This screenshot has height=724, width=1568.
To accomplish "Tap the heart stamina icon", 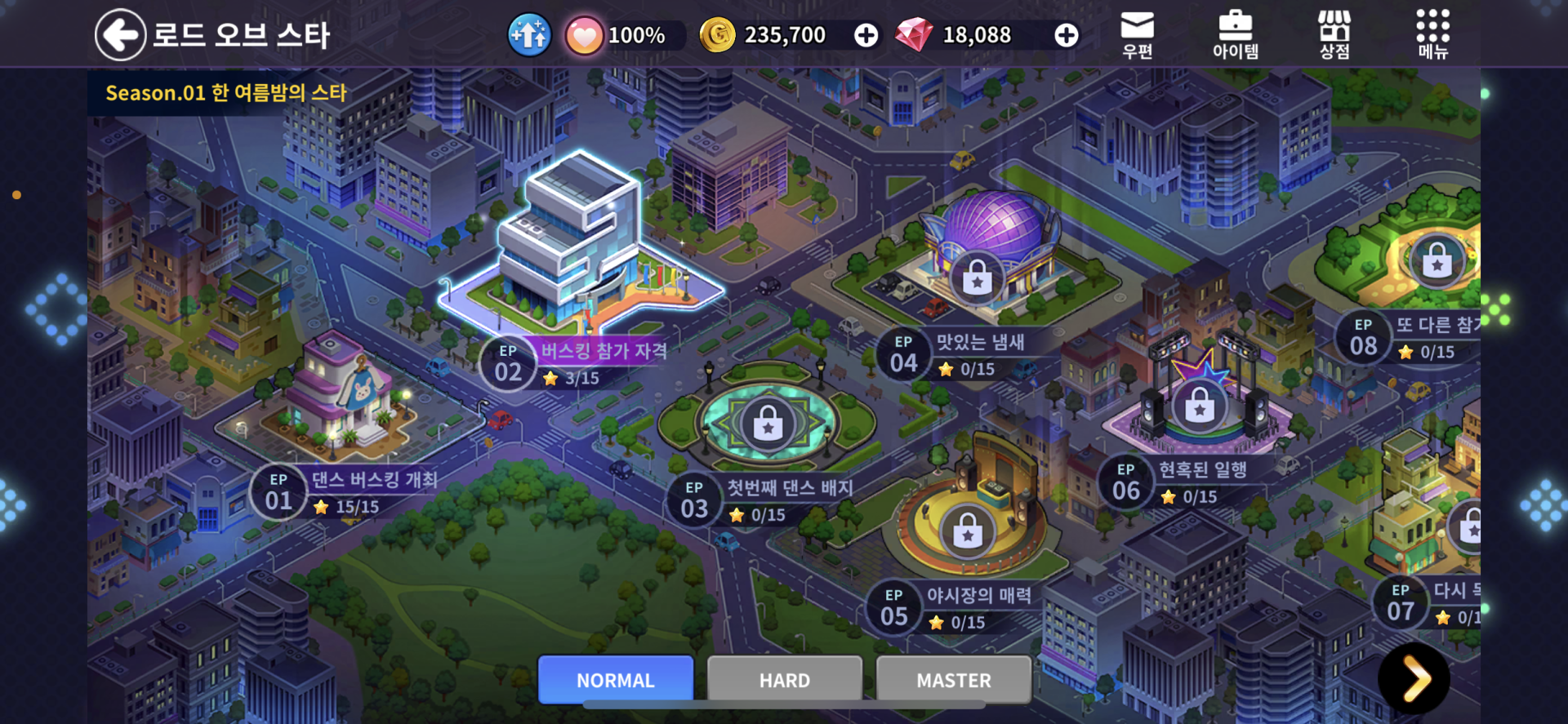I will click(584, 37).
